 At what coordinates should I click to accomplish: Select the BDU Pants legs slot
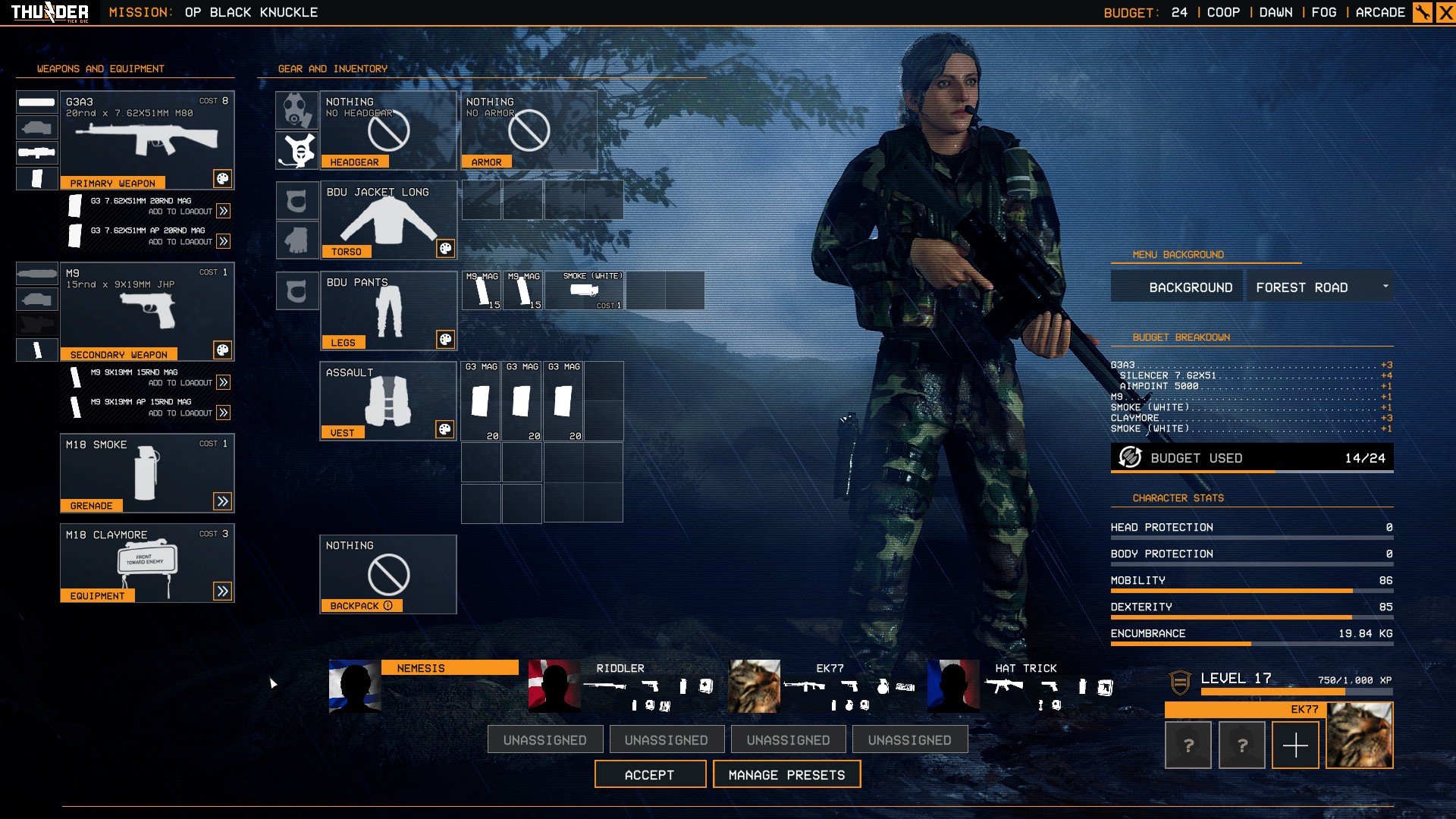[388, 311]
